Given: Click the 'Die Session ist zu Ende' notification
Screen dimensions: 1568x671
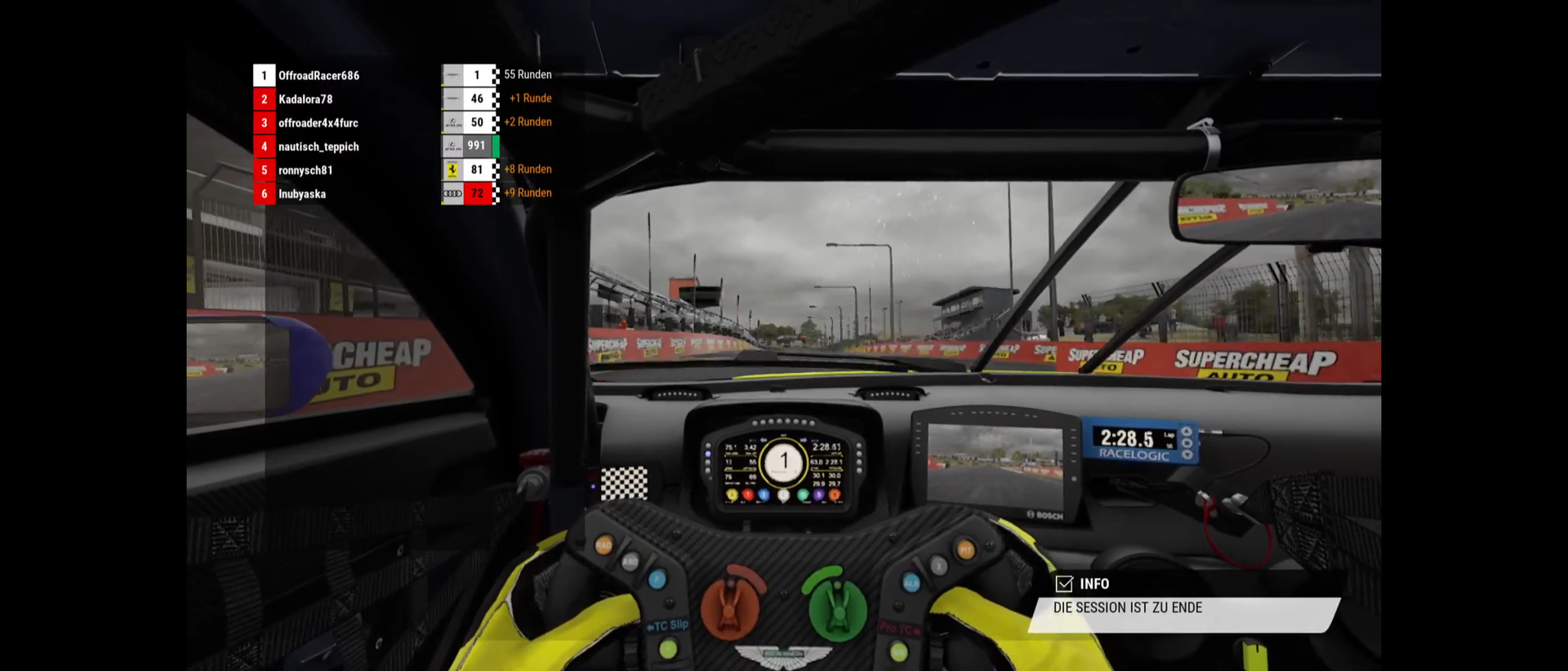Looking at the screenshot, I should click(x=1183, y=609).
